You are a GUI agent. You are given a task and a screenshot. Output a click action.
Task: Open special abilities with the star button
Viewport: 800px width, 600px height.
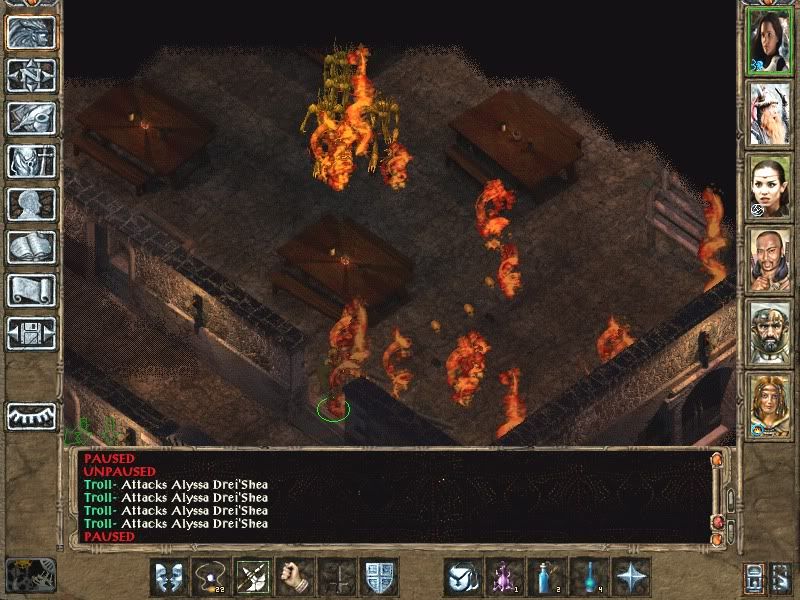pos(631,578)
